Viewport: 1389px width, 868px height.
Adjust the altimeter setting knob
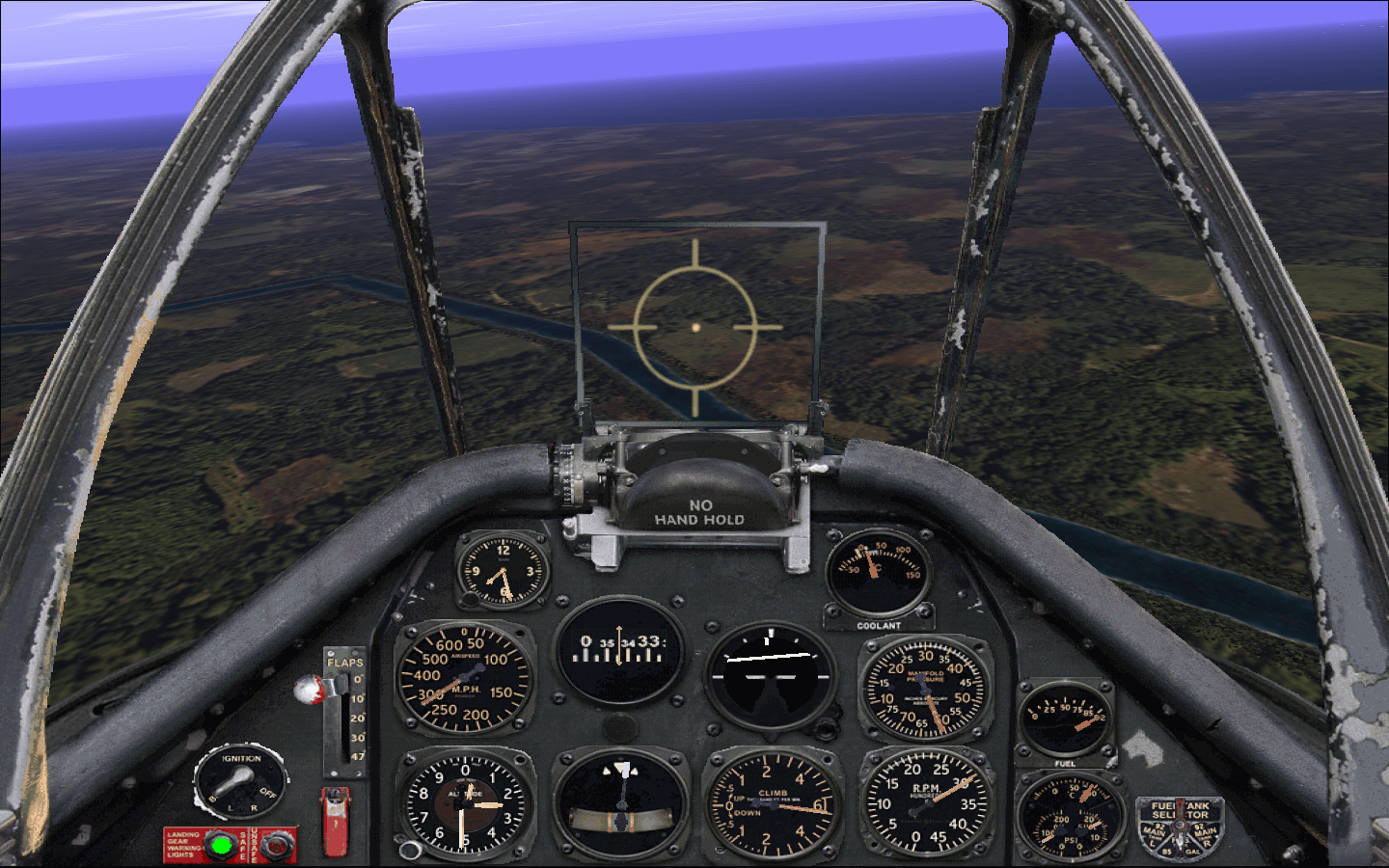coord(410,850)
